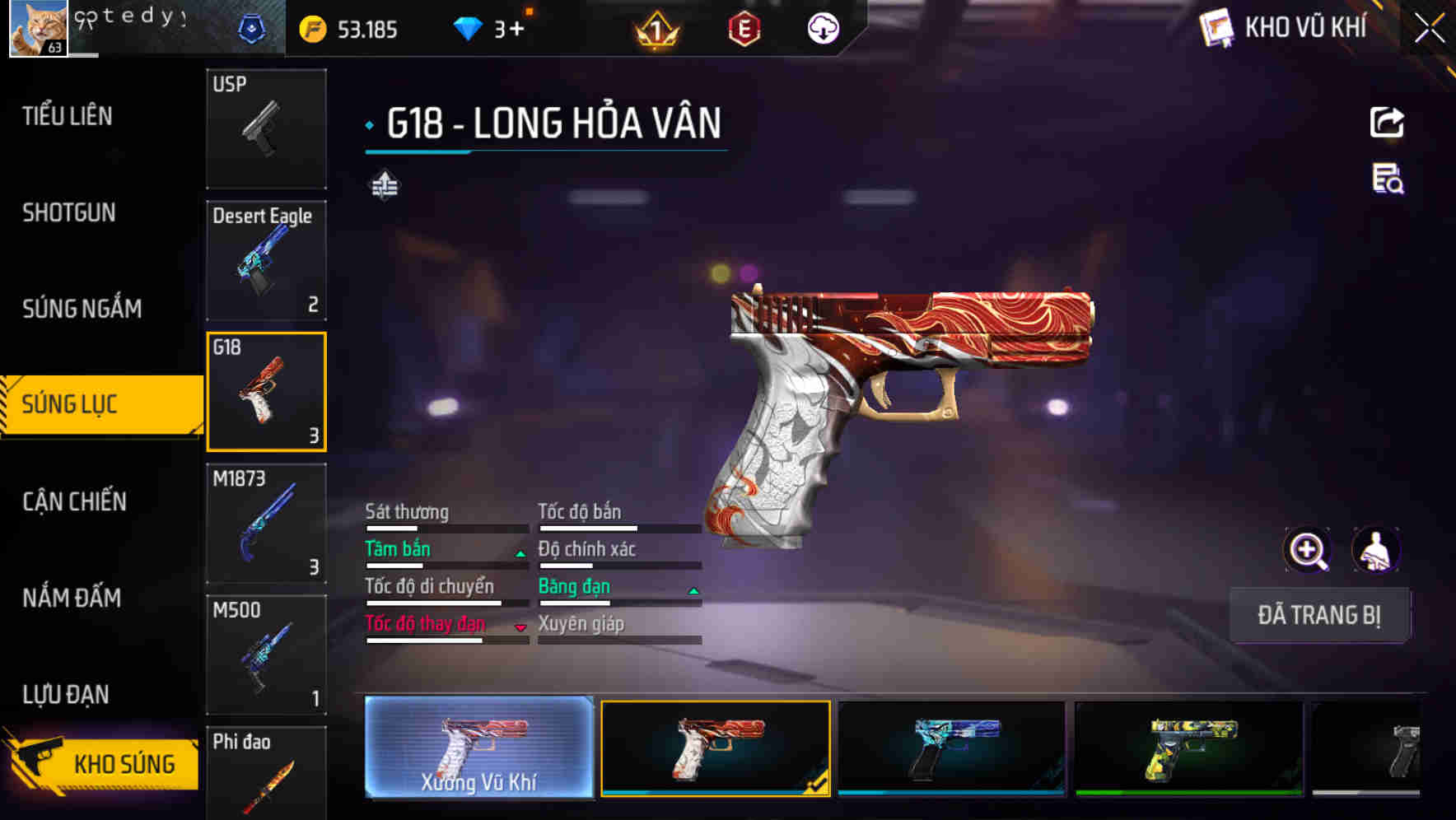Switch to the NẮM ĐẤM category
1456x820 pixels.
pos(72,598)
